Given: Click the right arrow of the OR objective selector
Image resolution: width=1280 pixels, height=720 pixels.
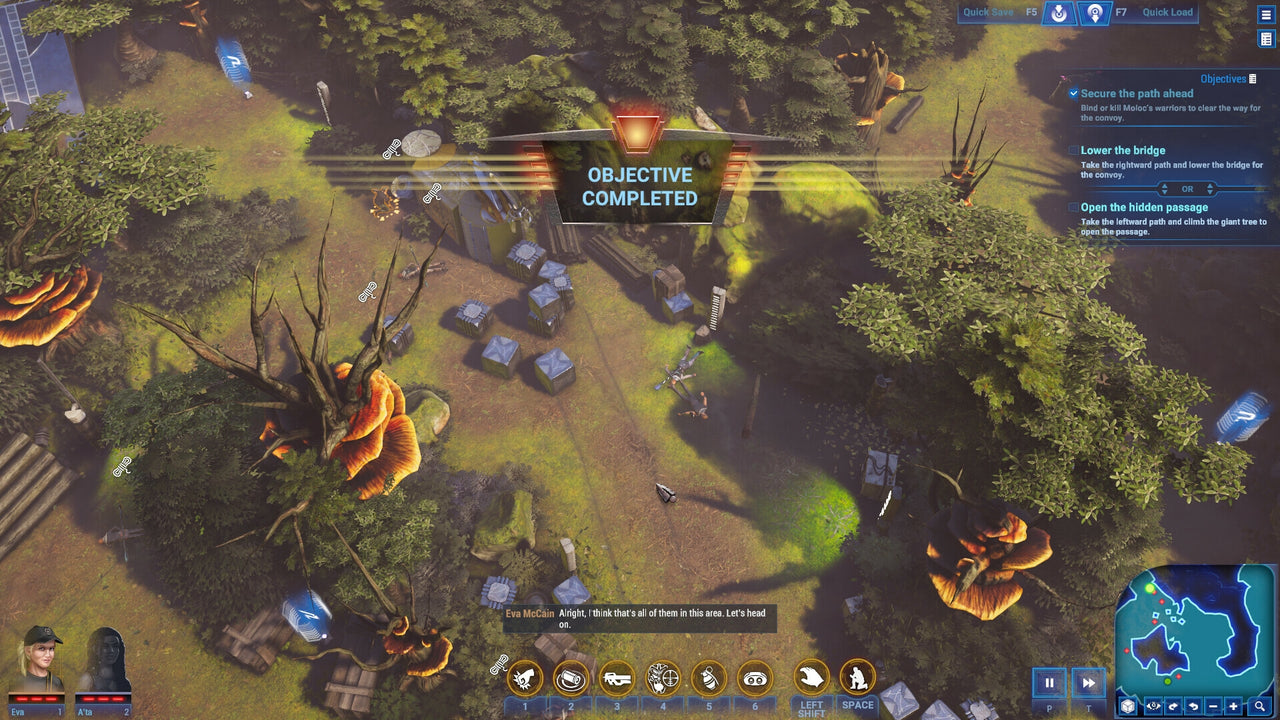Looking at the screenshot, I should 1210,189.
